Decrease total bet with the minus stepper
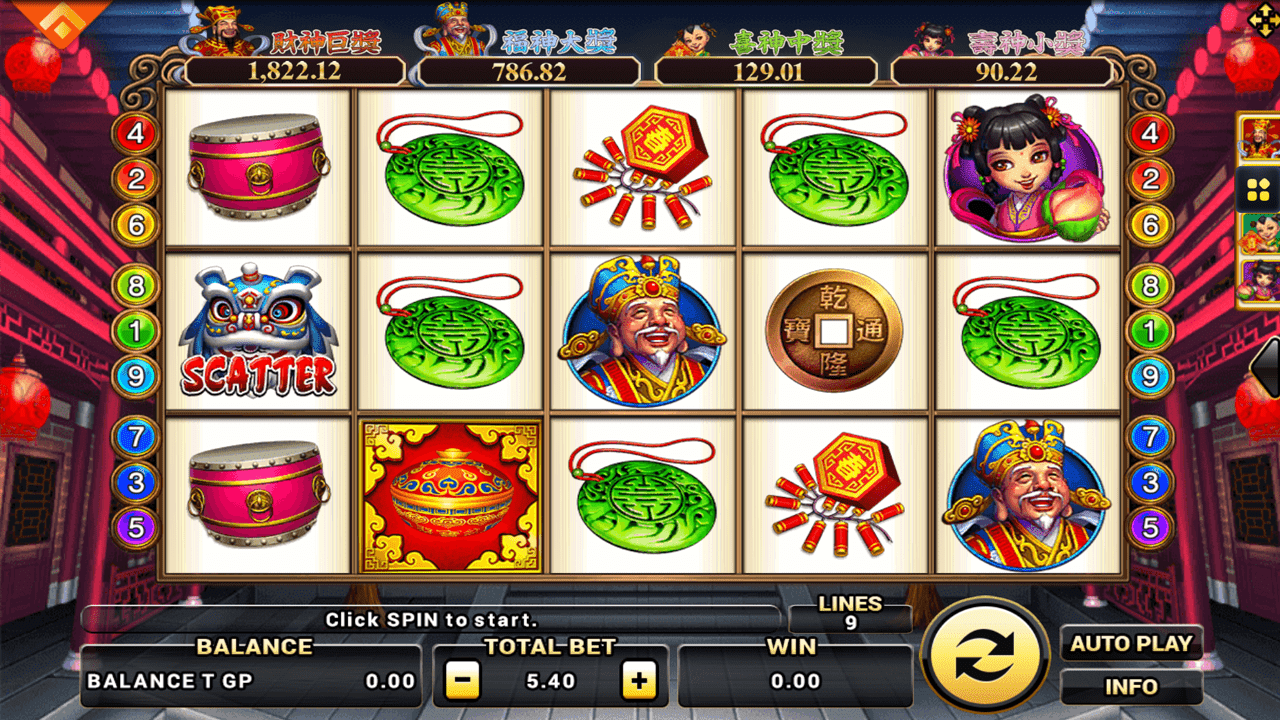 [462, 680]
